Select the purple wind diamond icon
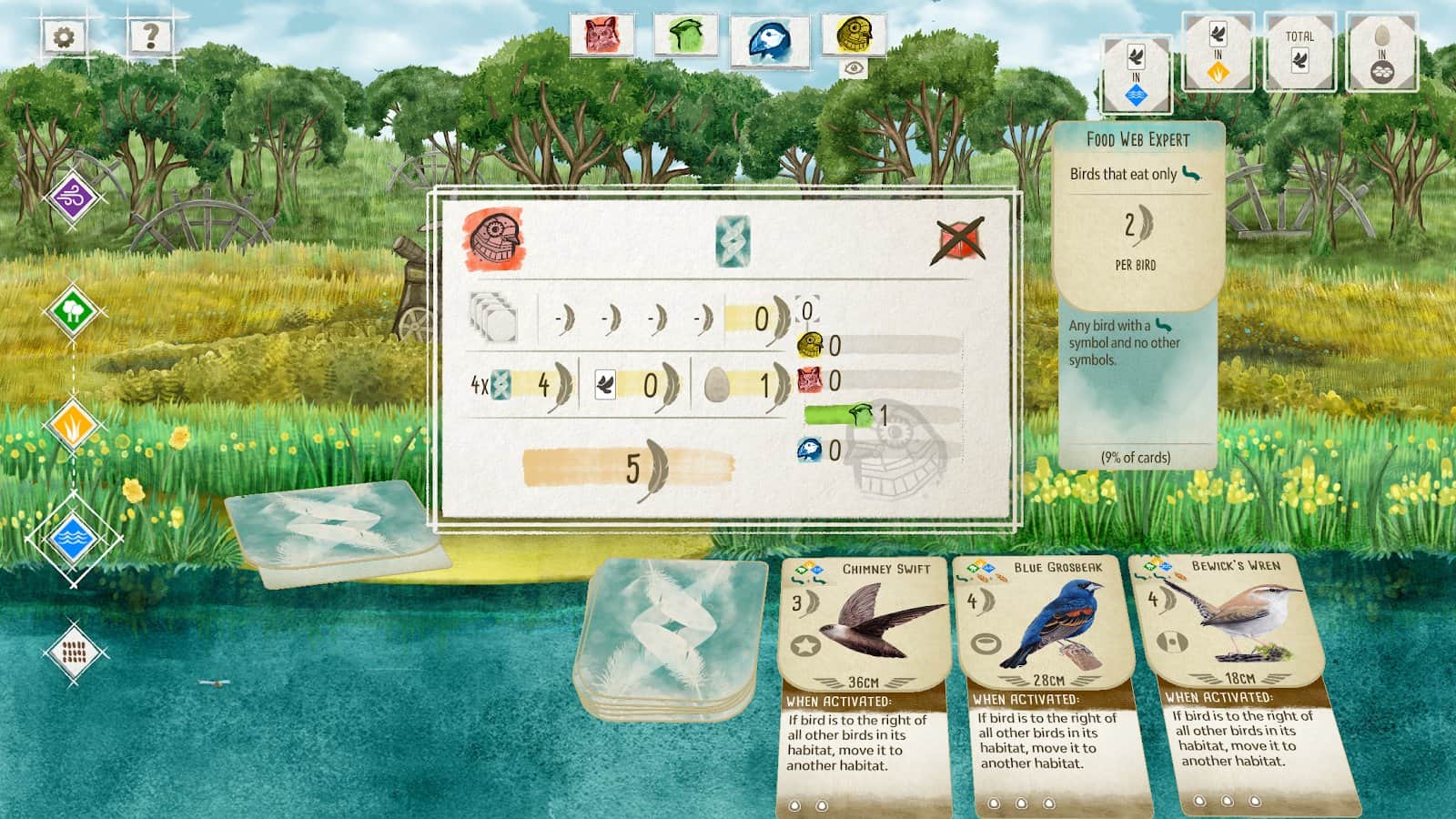The height and width of the screenshot is (819, 1456). [73, 197]
